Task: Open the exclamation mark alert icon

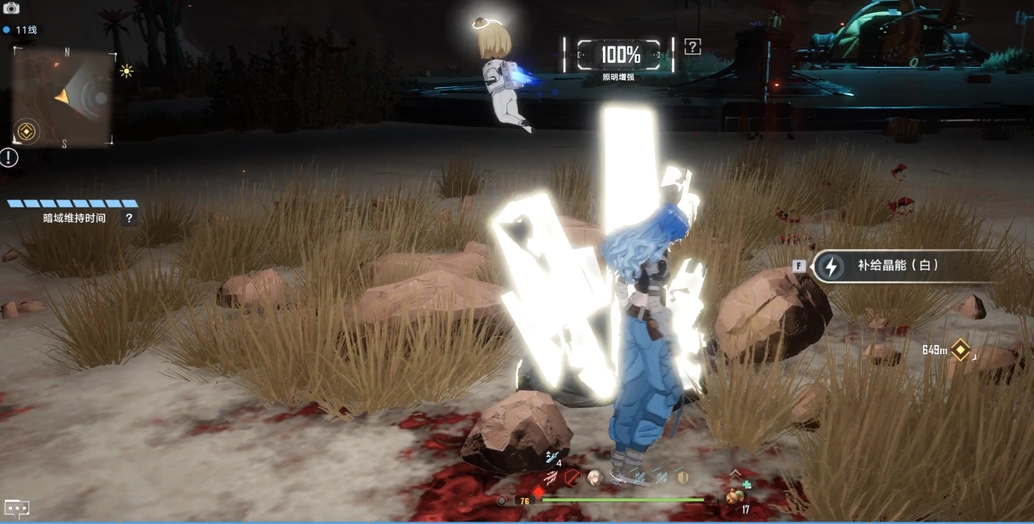Action: (x=9, y=157)
